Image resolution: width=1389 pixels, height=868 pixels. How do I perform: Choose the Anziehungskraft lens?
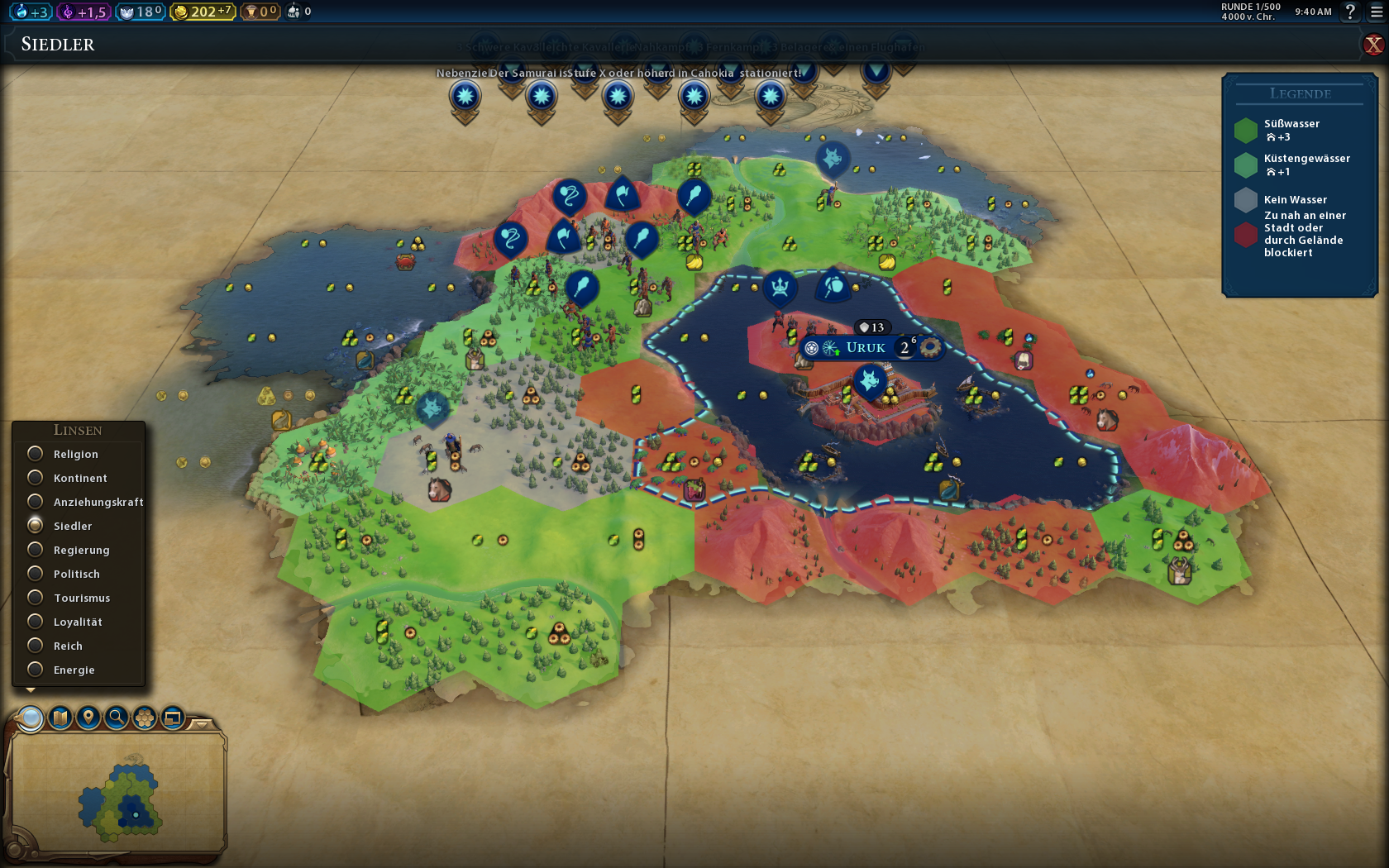[x=36, y=502]
